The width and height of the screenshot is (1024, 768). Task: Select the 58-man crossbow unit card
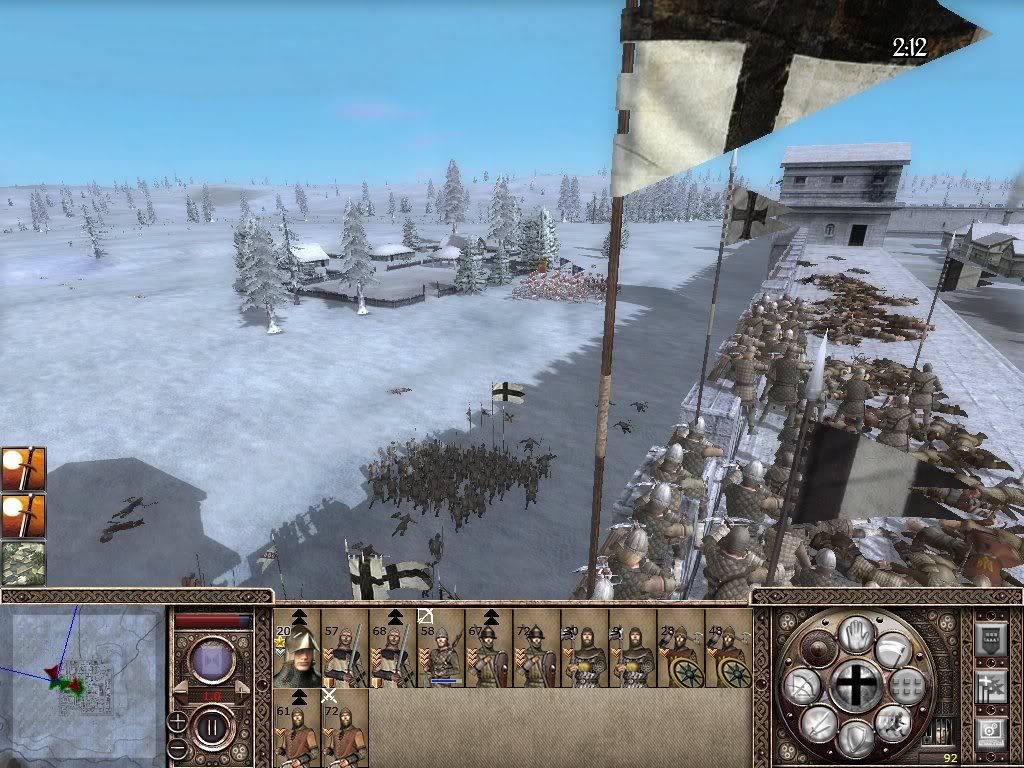click(x=441, y=649)
